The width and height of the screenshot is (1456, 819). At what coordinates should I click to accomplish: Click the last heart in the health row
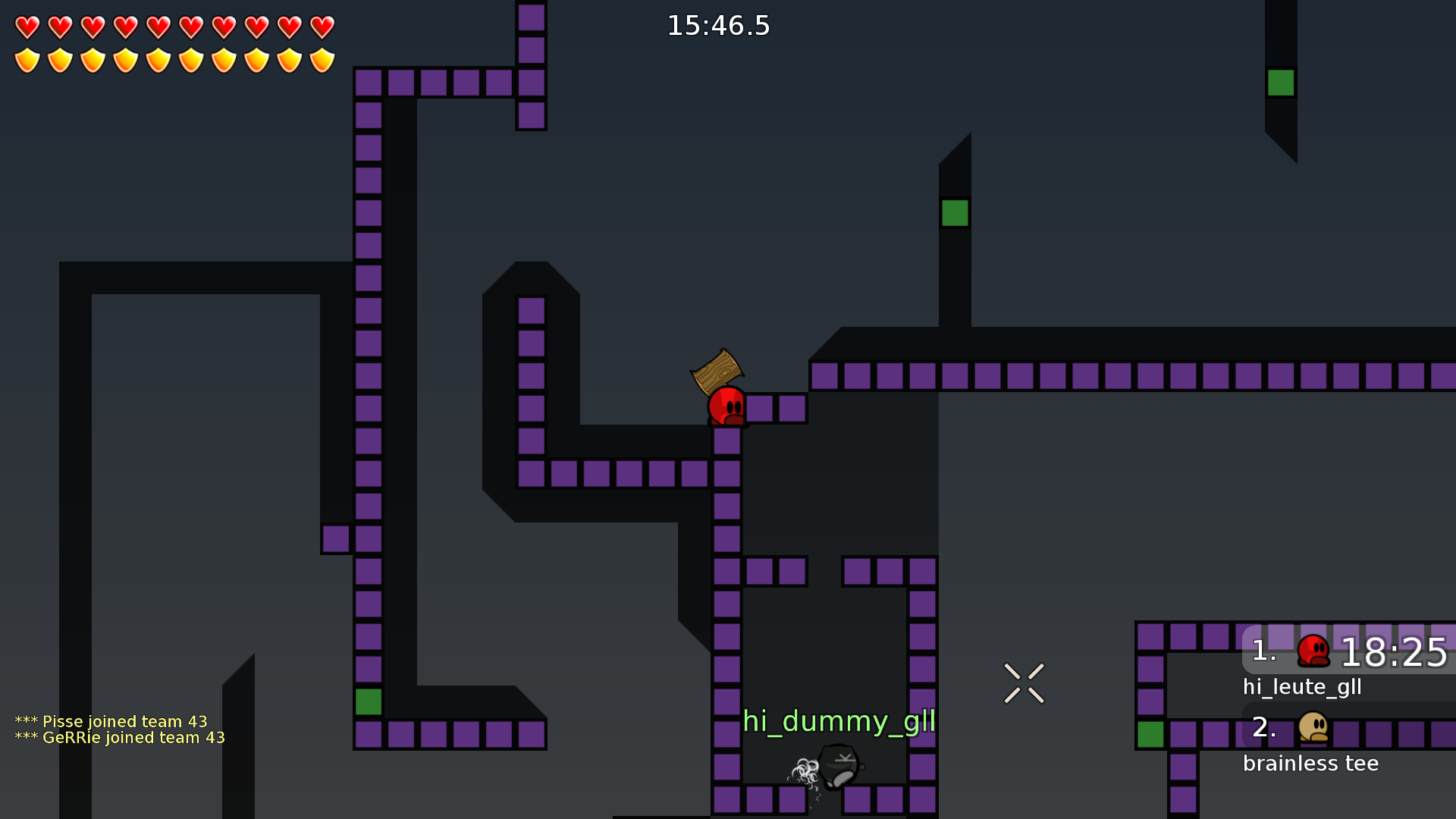(x=321, y=26)
